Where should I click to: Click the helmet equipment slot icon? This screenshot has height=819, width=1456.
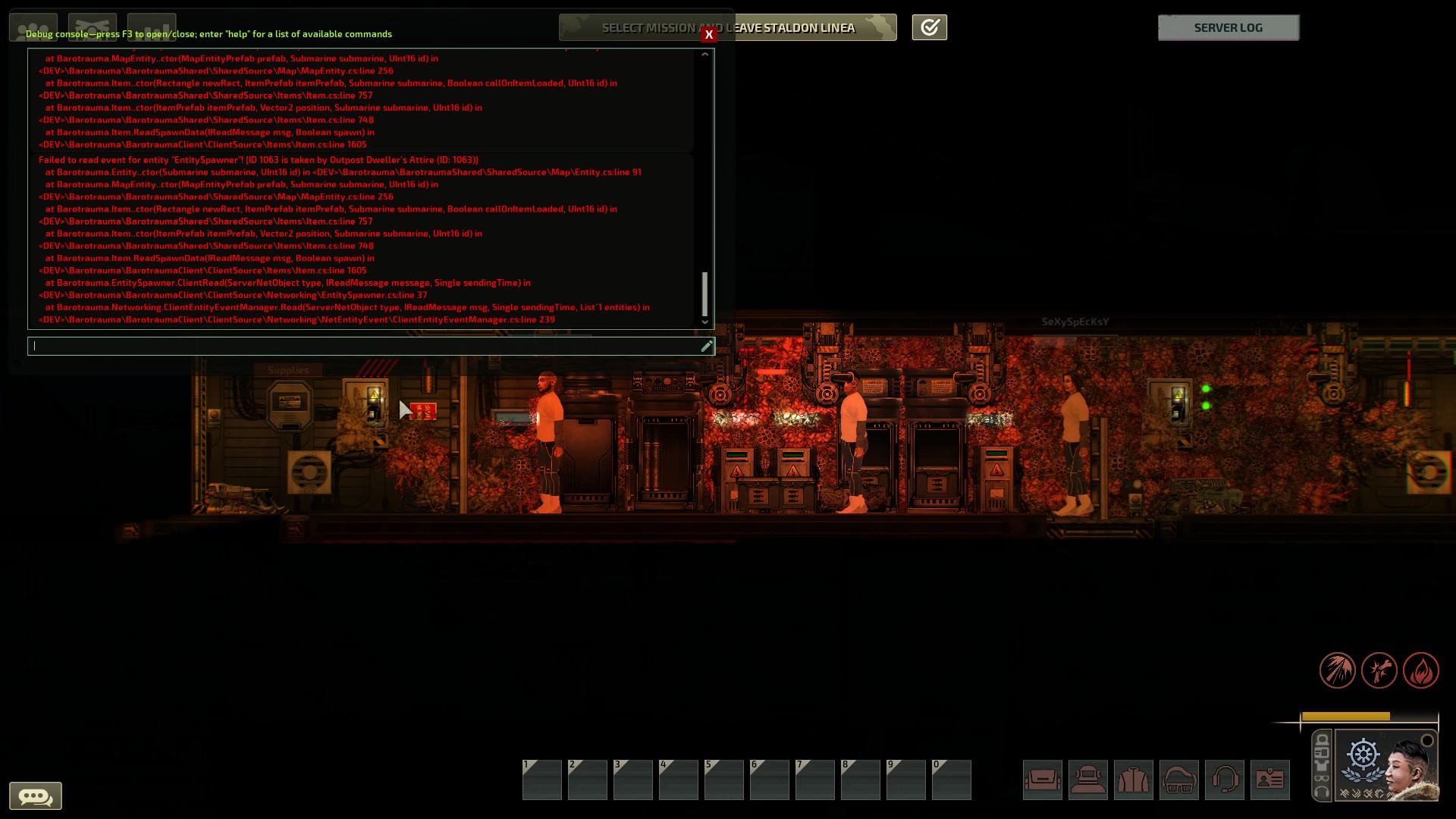point(1089,780)
